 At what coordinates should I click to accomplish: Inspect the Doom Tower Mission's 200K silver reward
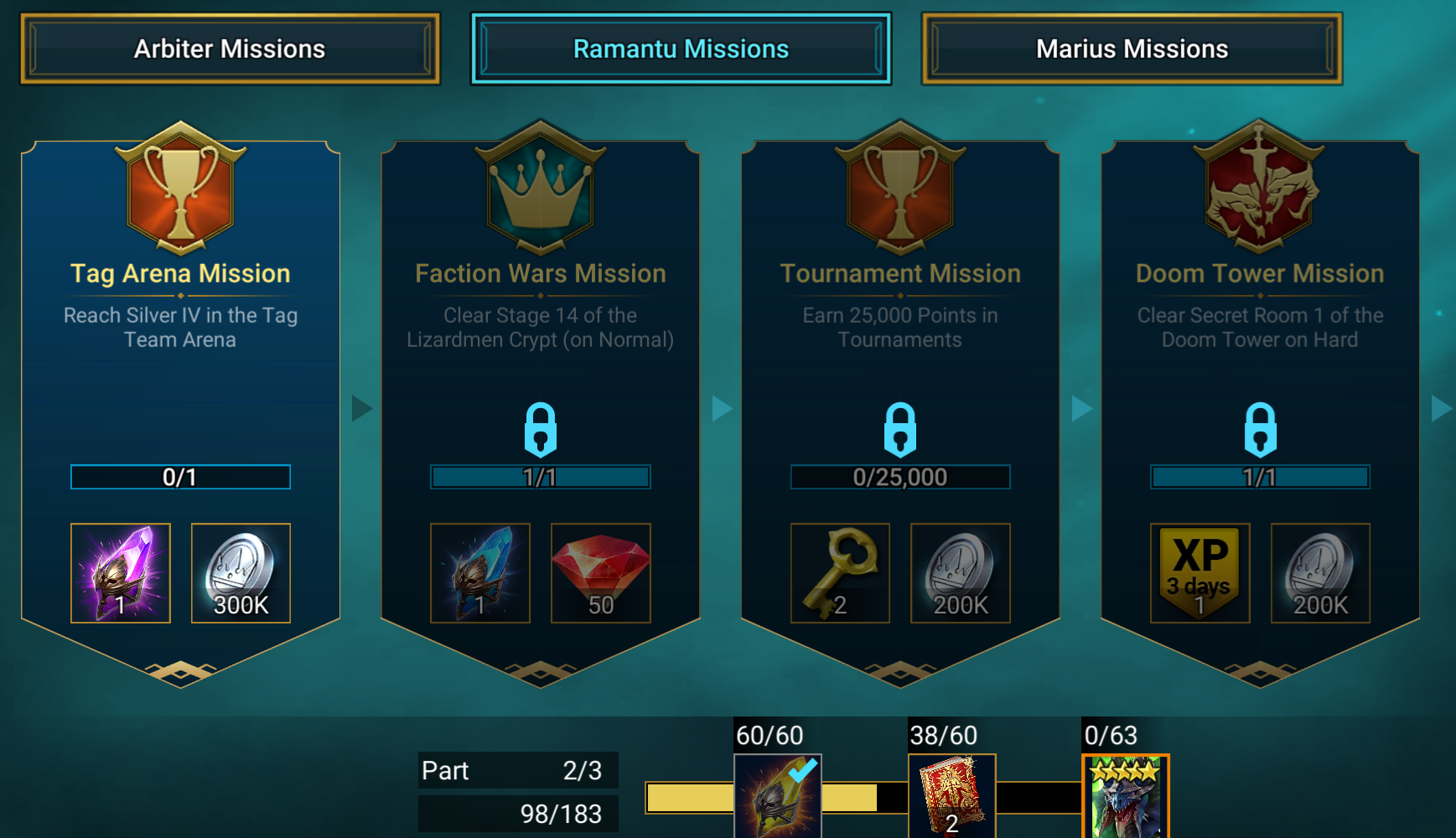[x=1320, y=573]
